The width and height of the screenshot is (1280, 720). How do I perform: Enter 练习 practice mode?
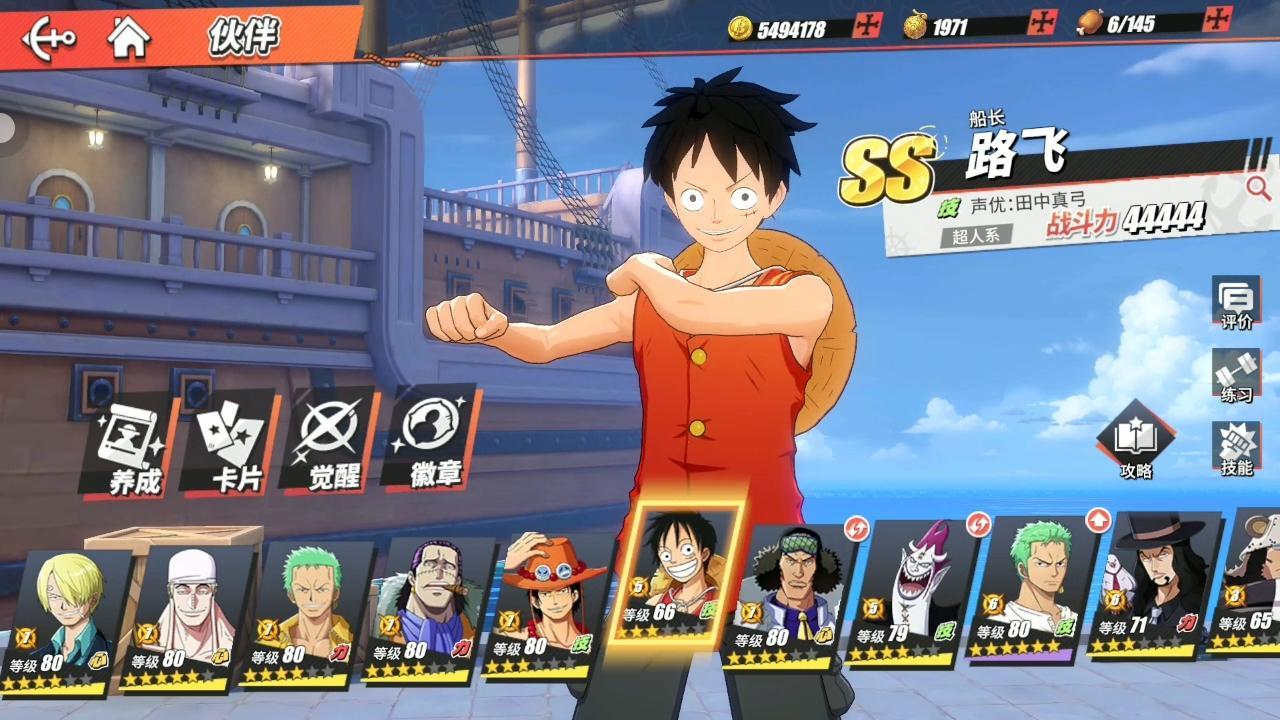(1236, 376)
